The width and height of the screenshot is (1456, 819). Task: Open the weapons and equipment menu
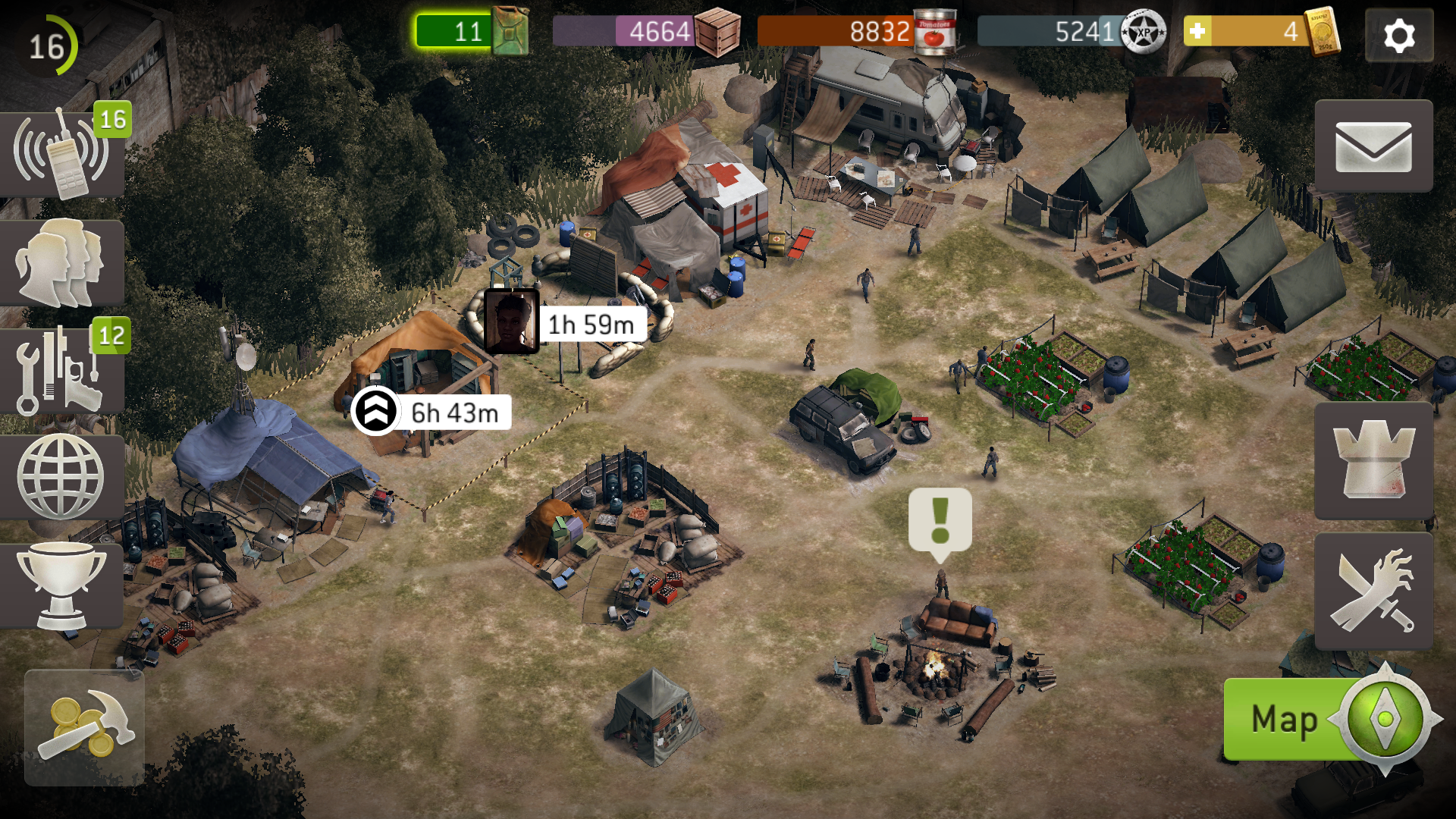[x=61, y=371]
